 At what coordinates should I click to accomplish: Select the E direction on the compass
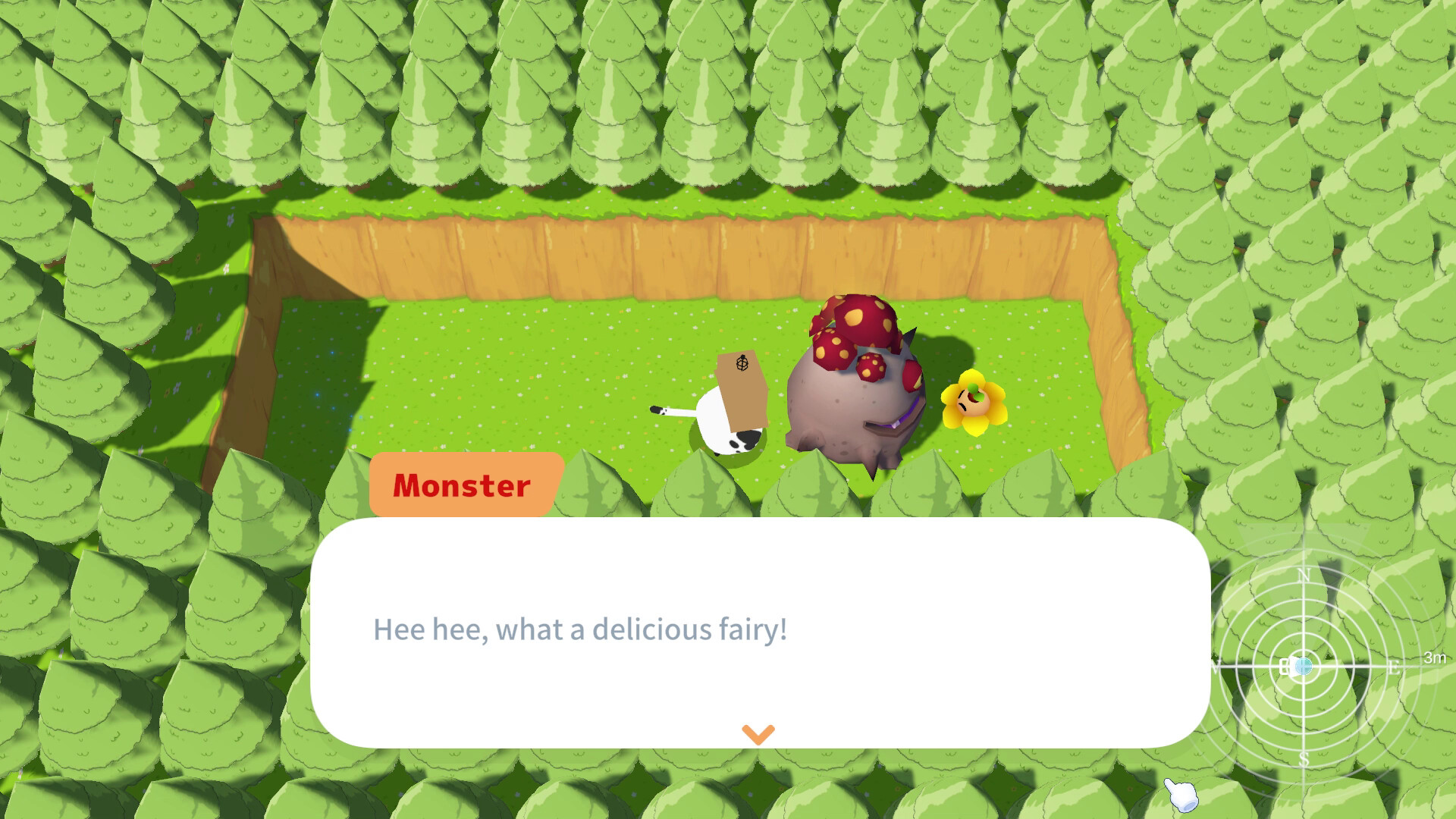(x=1395, y=667)
